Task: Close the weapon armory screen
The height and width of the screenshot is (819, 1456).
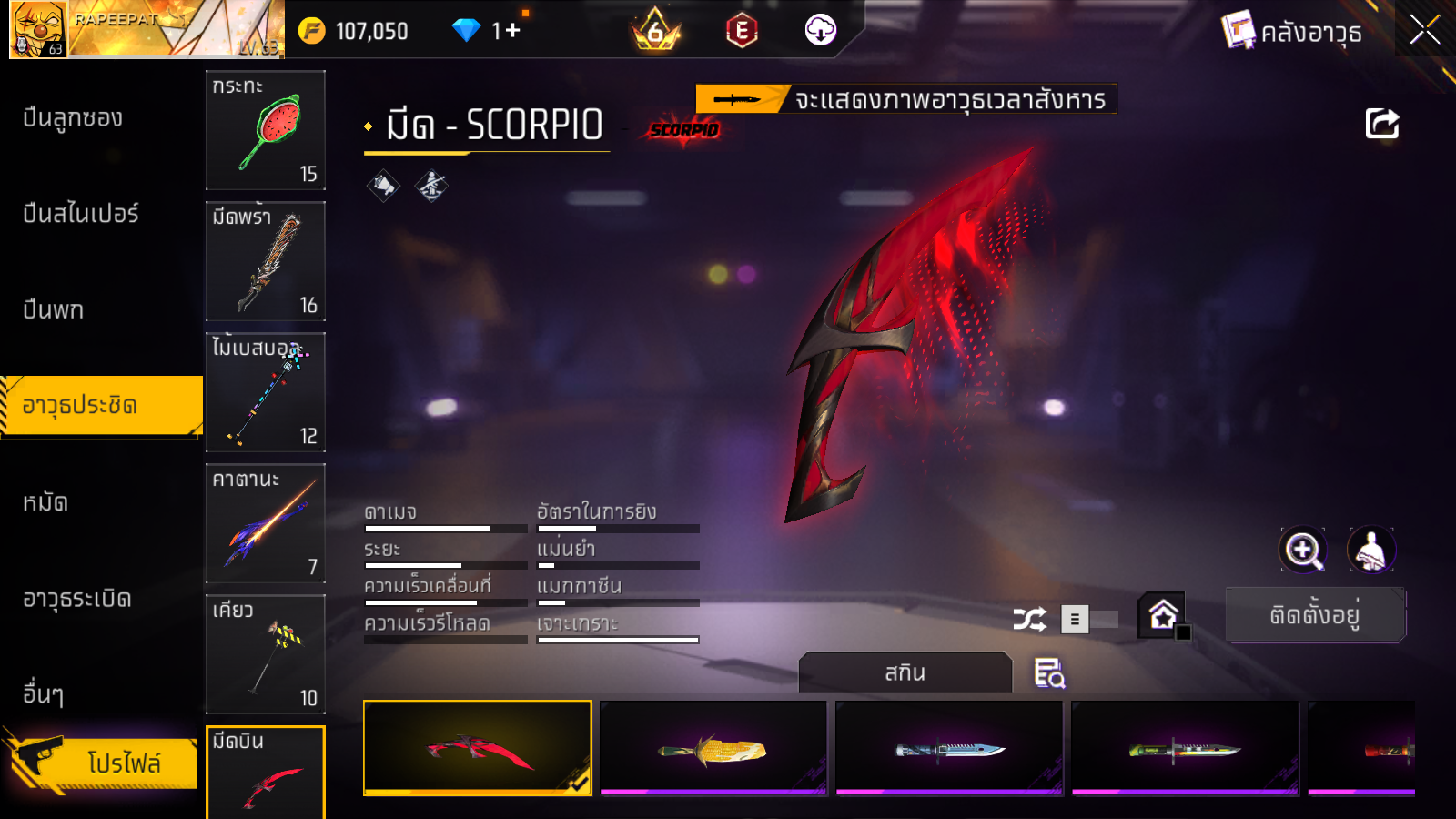Action: click(1424, 30)
